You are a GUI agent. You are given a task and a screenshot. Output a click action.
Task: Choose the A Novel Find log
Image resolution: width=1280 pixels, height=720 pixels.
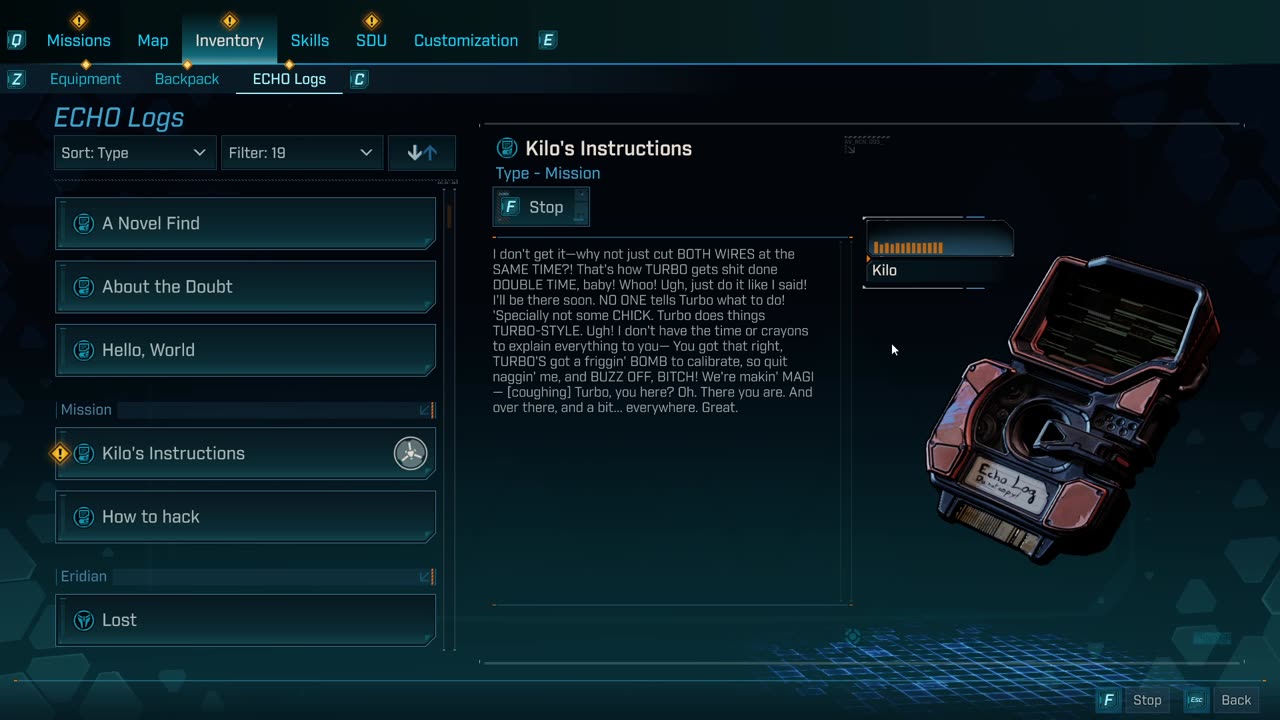[245, 223]
